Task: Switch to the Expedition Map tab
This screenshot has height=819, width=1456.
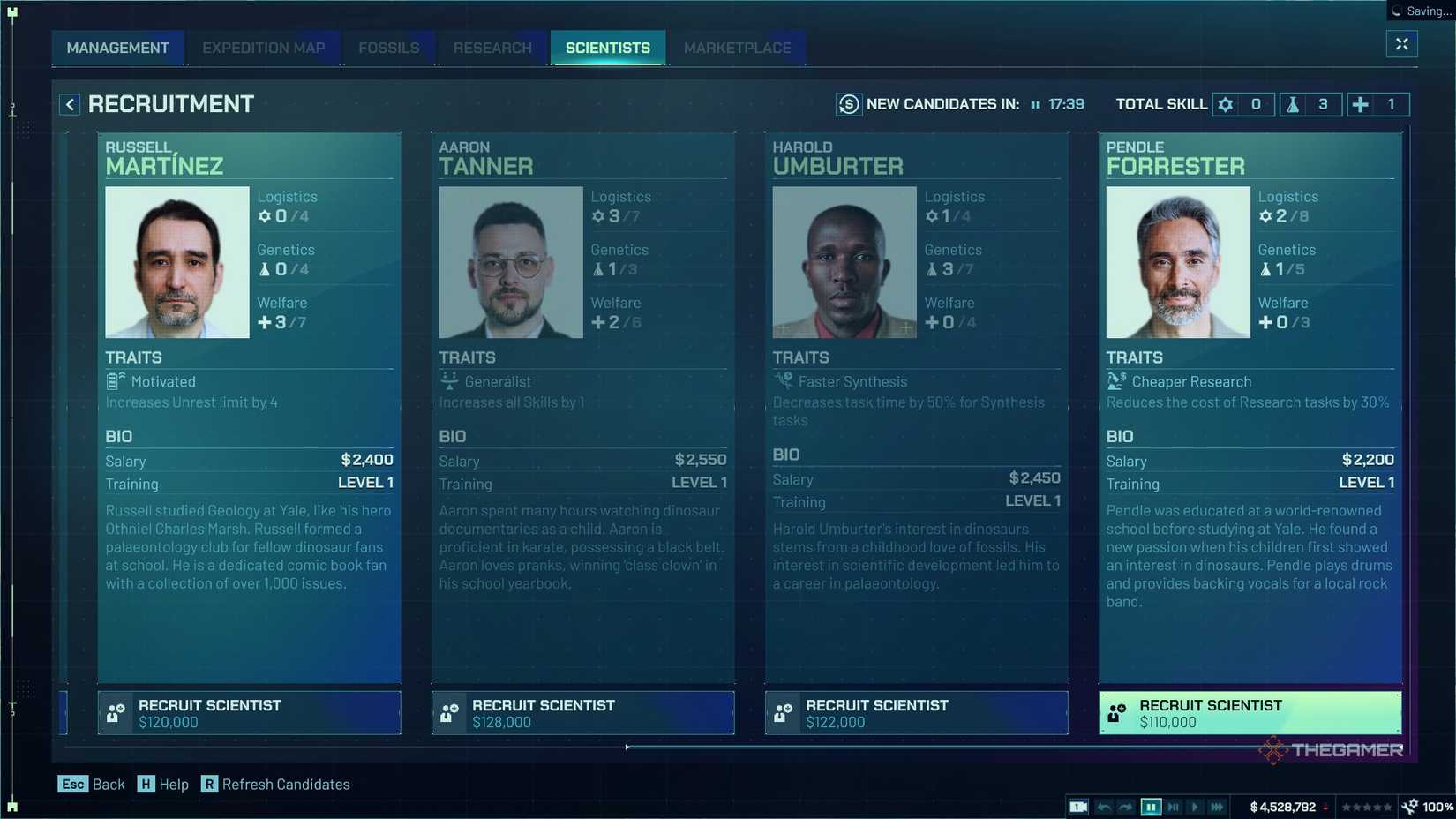Action: tap(263, 48)
